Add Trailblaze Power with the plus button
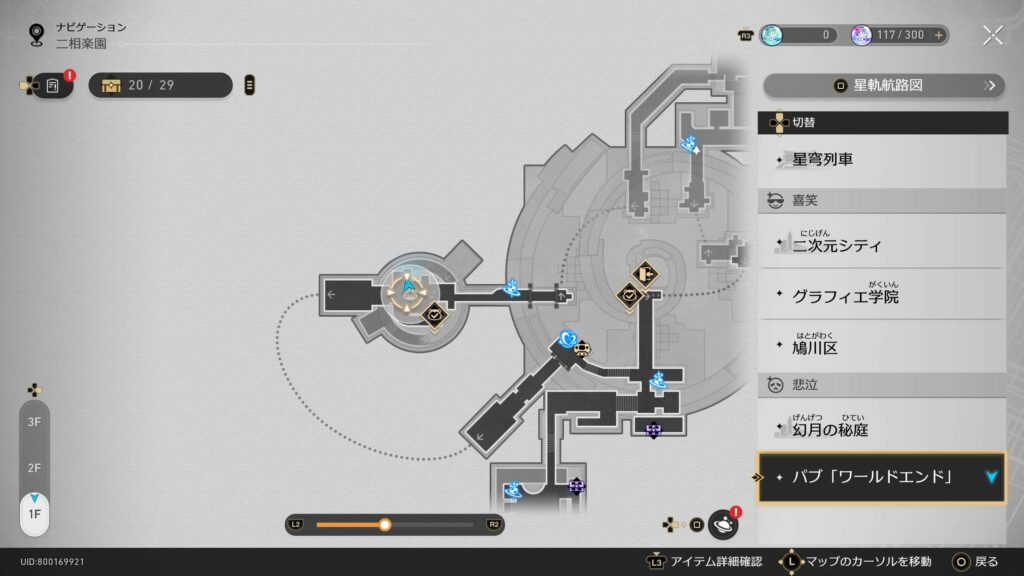 [938, 35]
